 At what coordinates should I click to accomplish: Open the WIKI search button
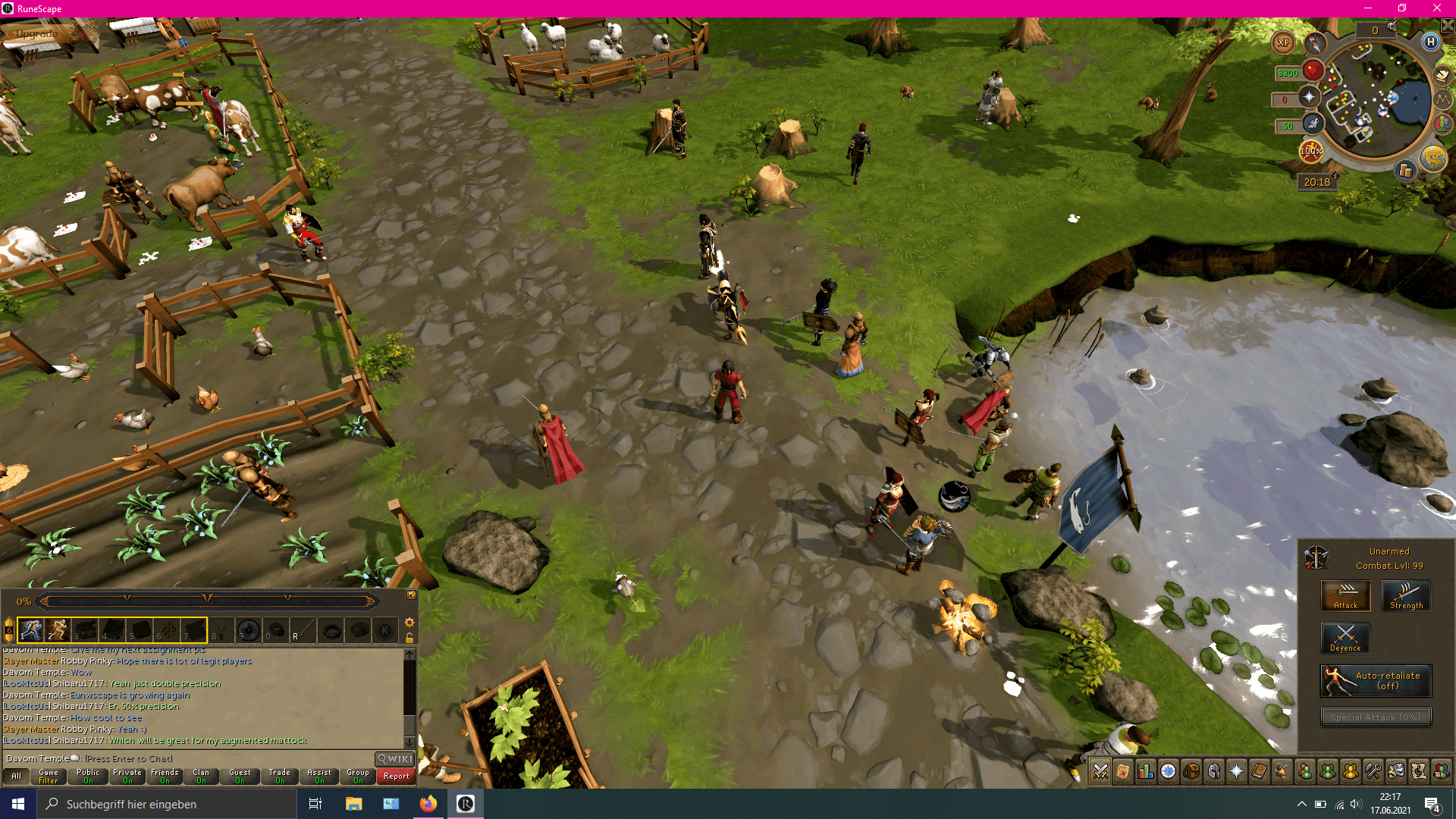(x=395, y=759)
